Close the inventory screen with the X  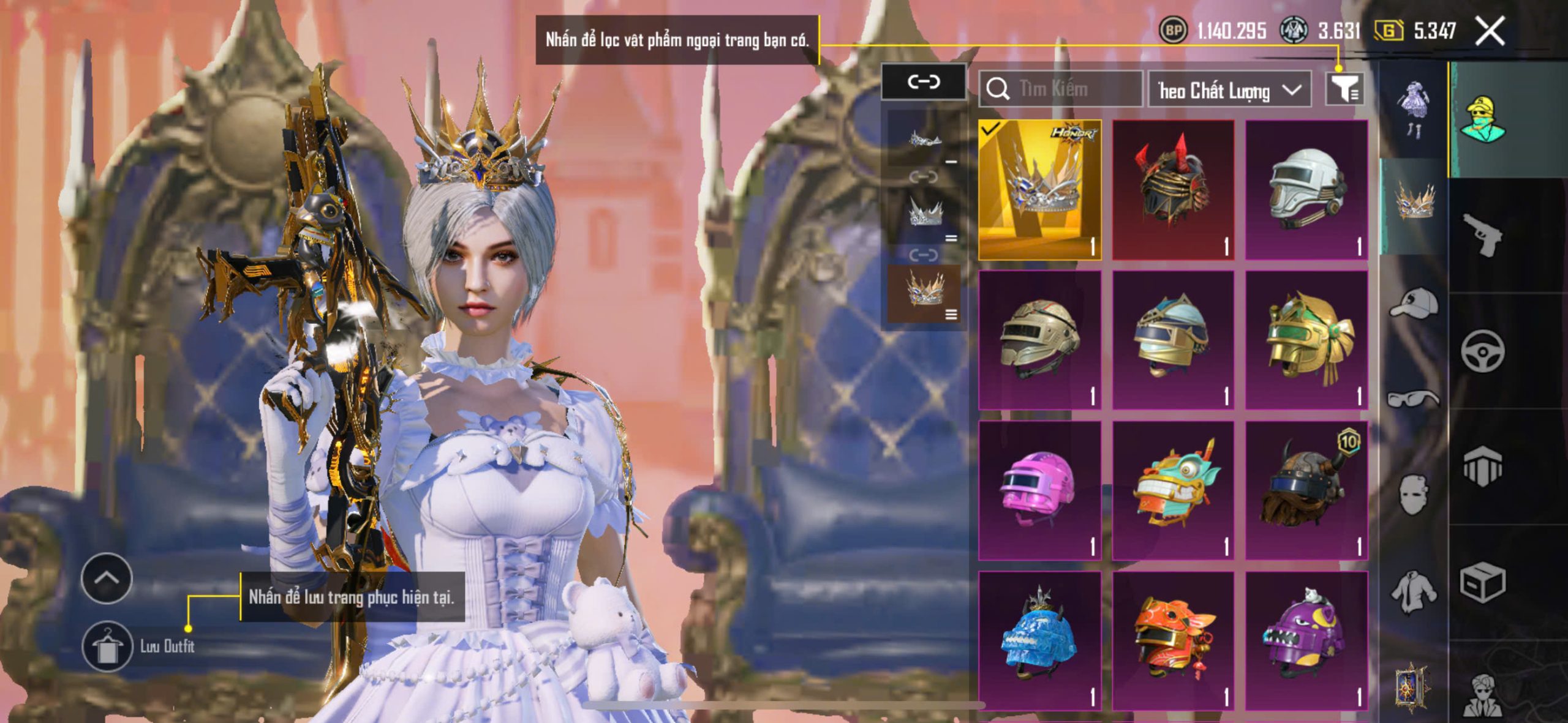click(1490, 31)
